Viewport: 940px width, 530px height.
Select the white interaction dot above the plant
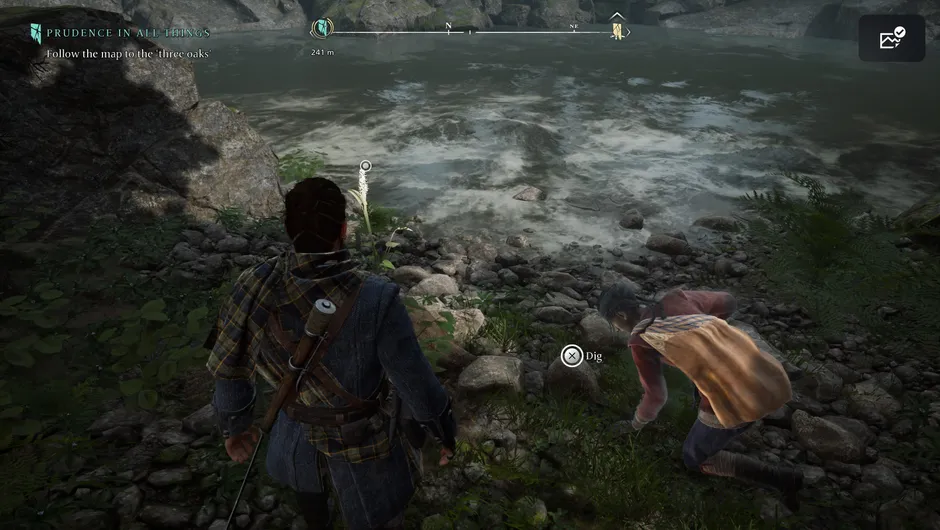(366, 166)
